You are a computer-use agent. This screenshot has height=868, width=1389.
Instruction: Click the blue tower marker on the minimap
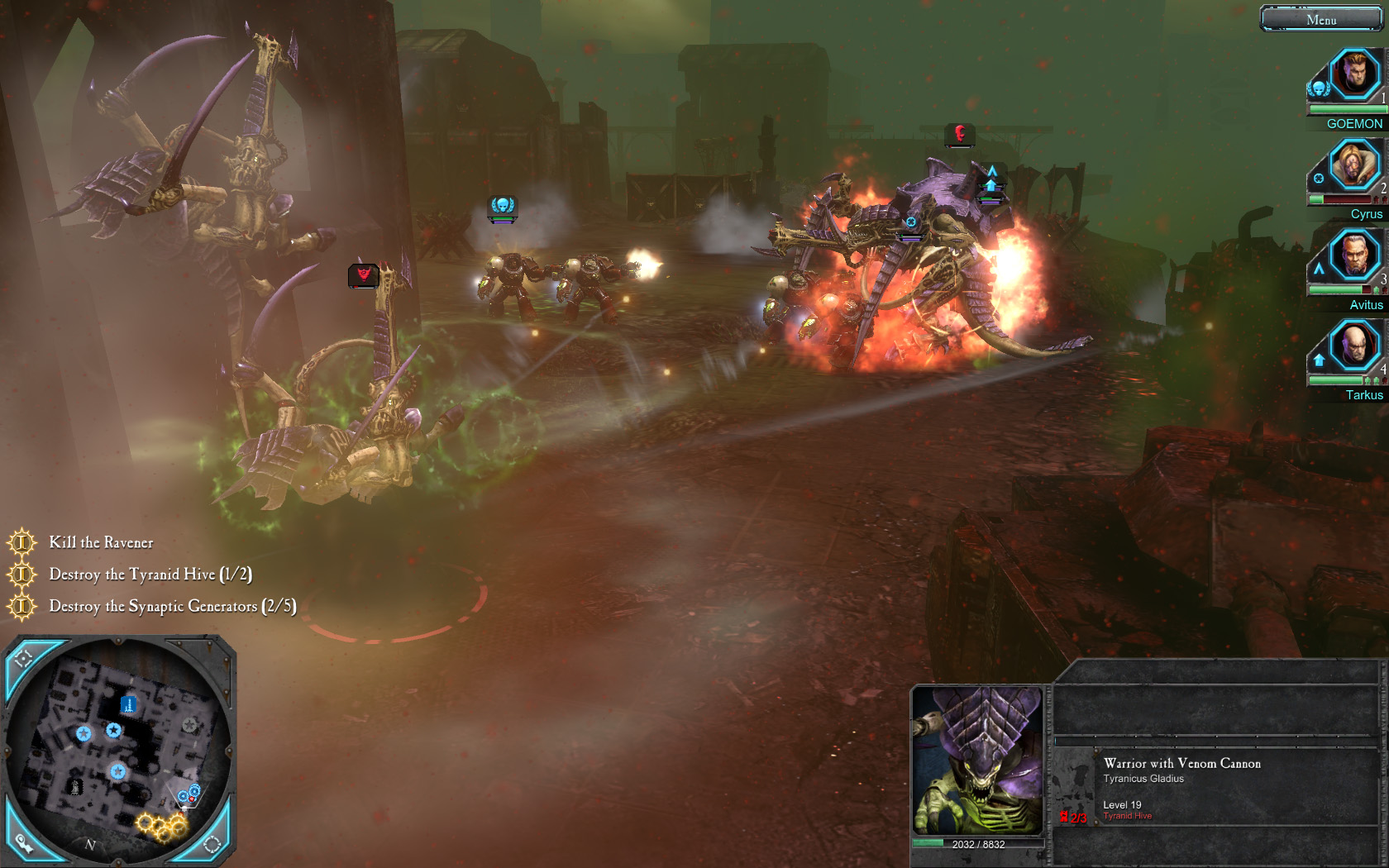tap(128, 704)
